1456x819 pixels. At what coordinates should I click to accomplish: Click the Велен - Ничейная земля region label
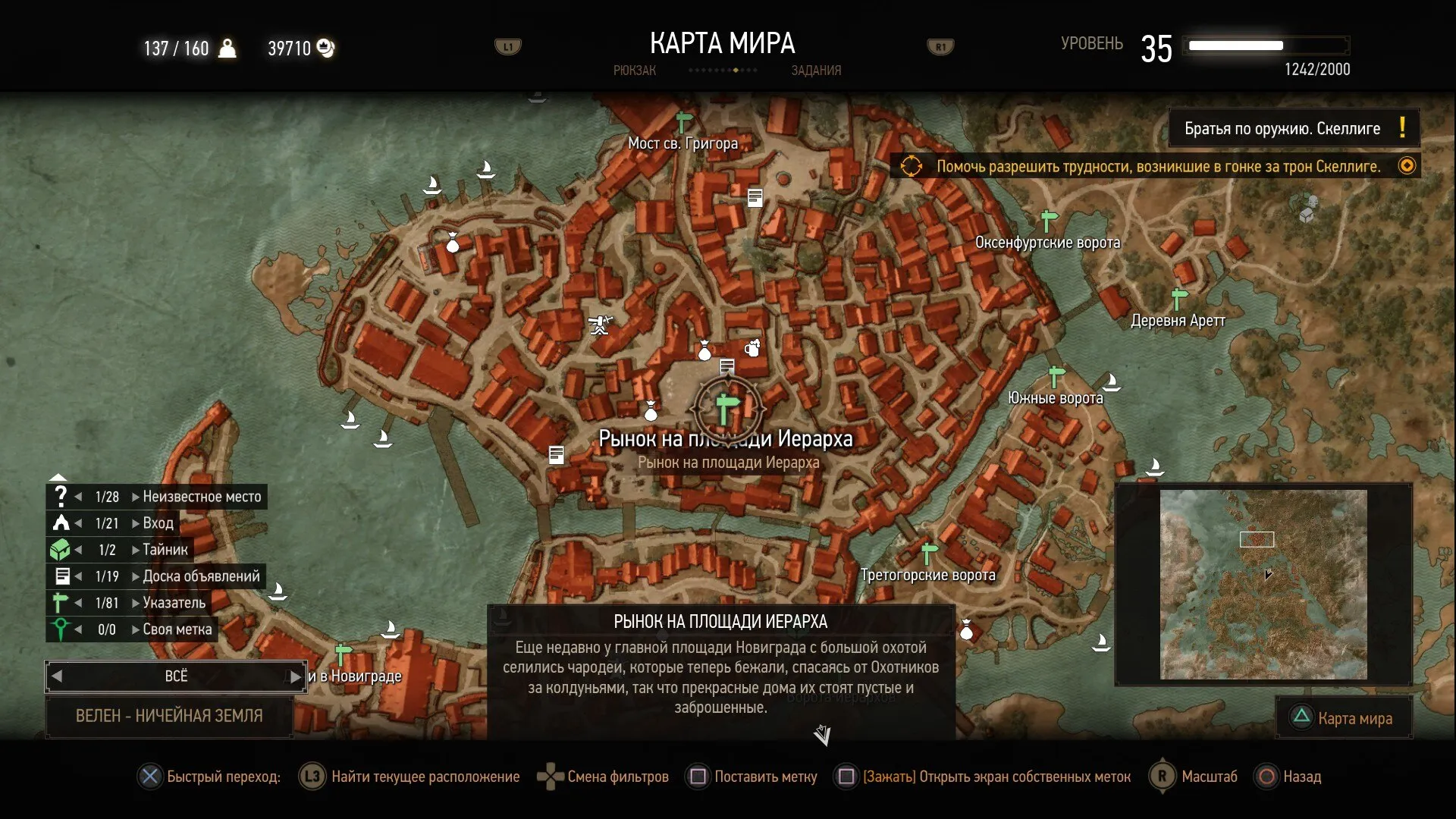pos(169,716)
